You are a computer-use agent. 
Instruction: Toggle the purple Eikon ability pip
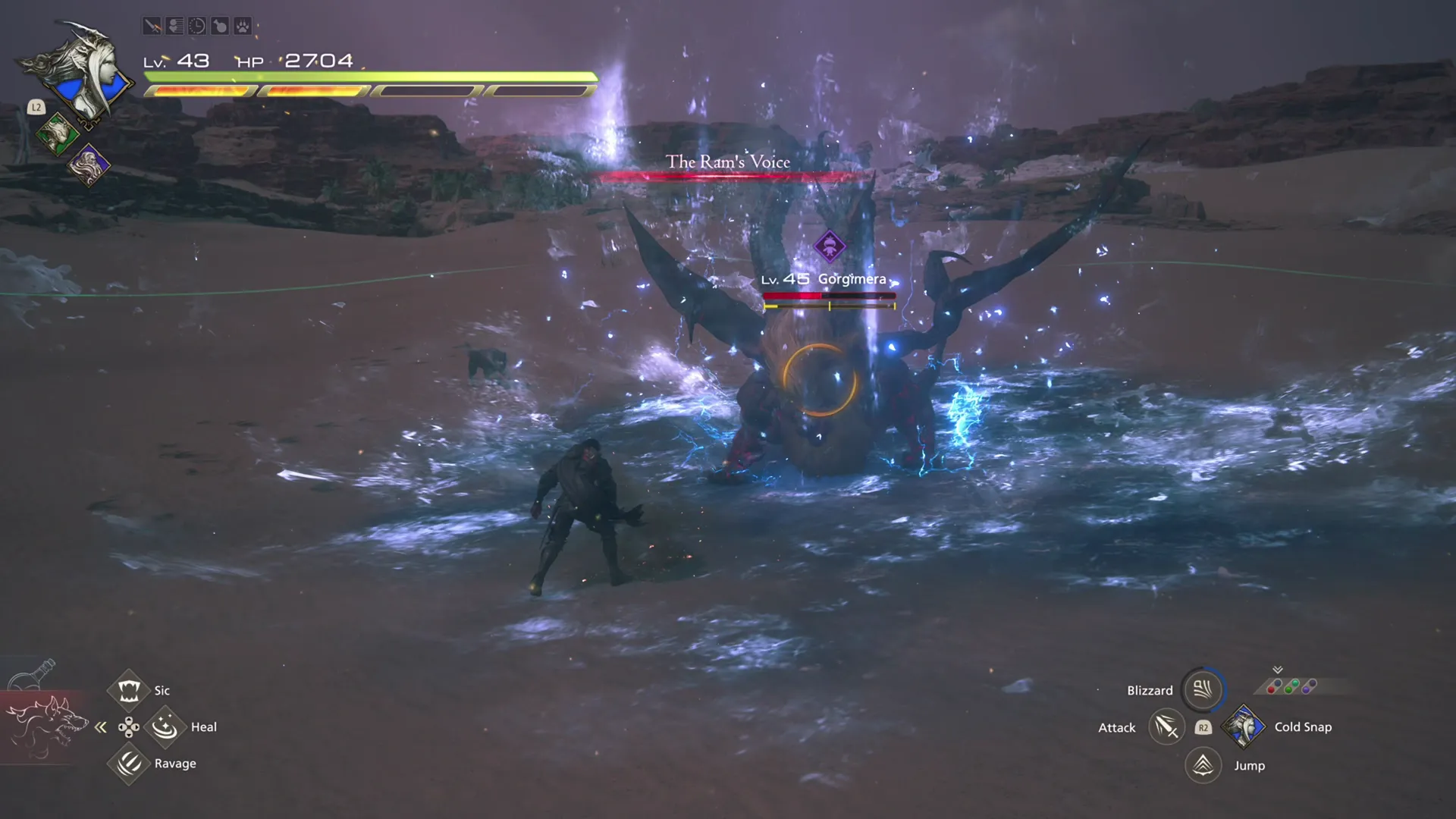pyautogui.click(x=1309, y=686)
